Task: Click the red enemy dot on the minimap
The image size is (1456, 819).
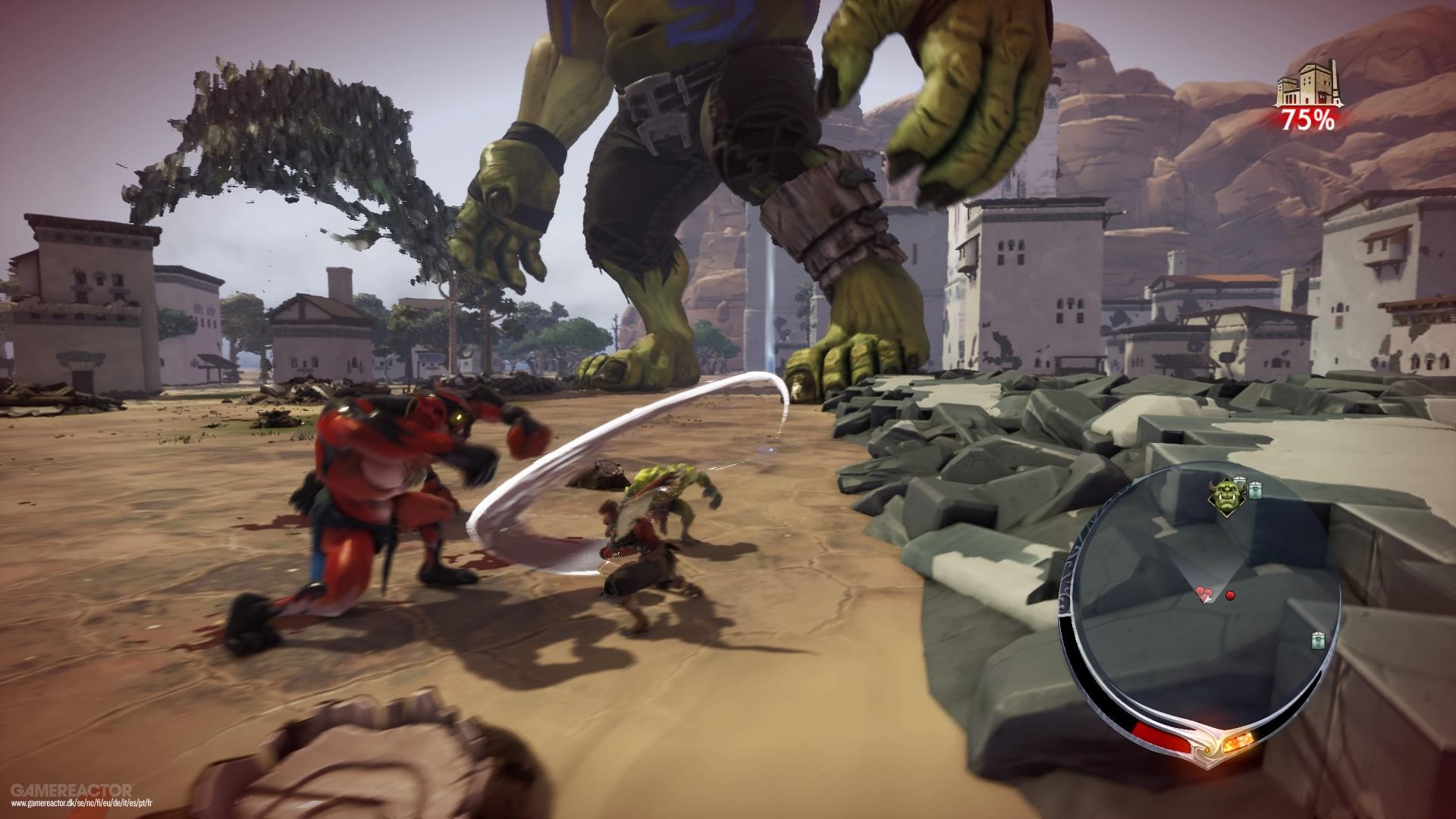Action: (x=1230, y=595)
